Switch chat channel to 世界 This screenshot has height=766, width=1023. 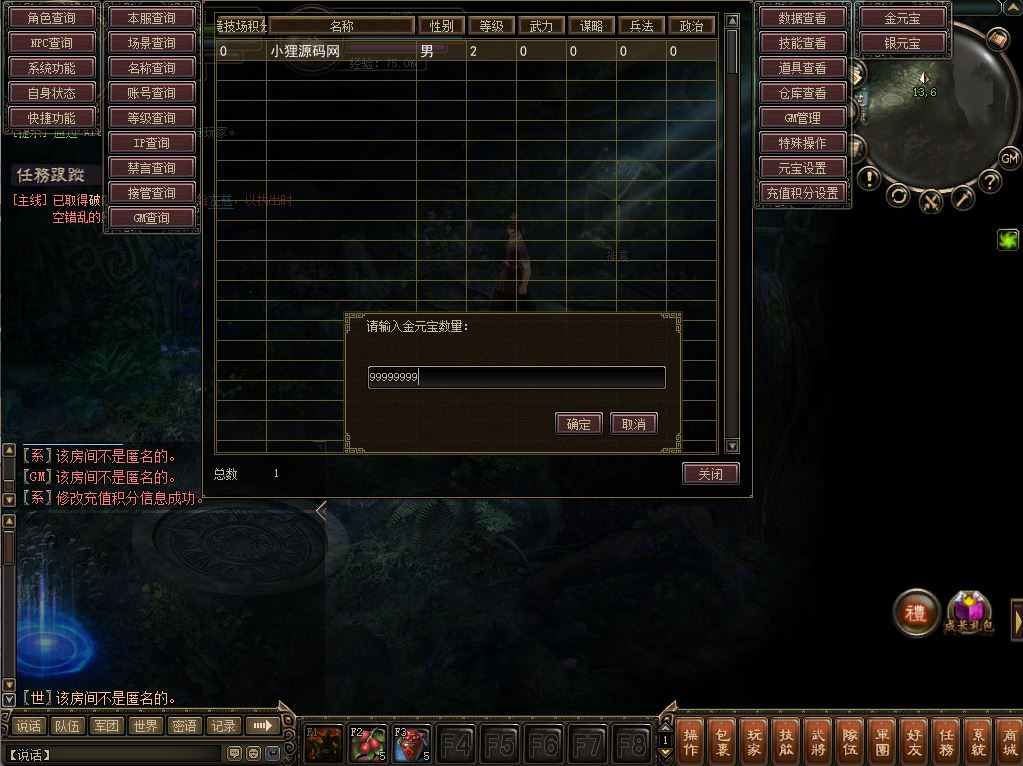146,726
